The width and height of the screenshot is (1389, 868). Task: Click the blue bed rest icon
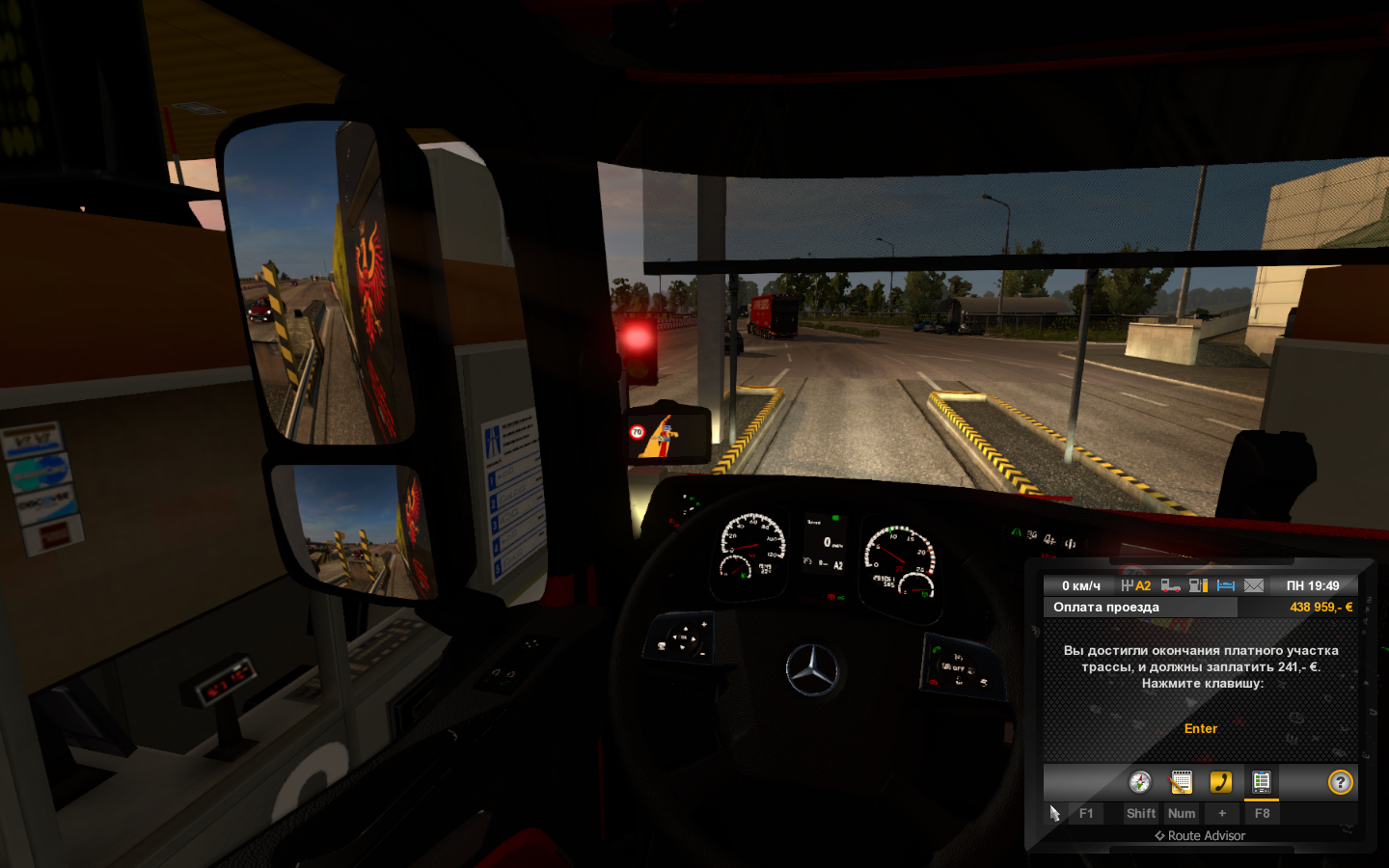pos(1226,585)
